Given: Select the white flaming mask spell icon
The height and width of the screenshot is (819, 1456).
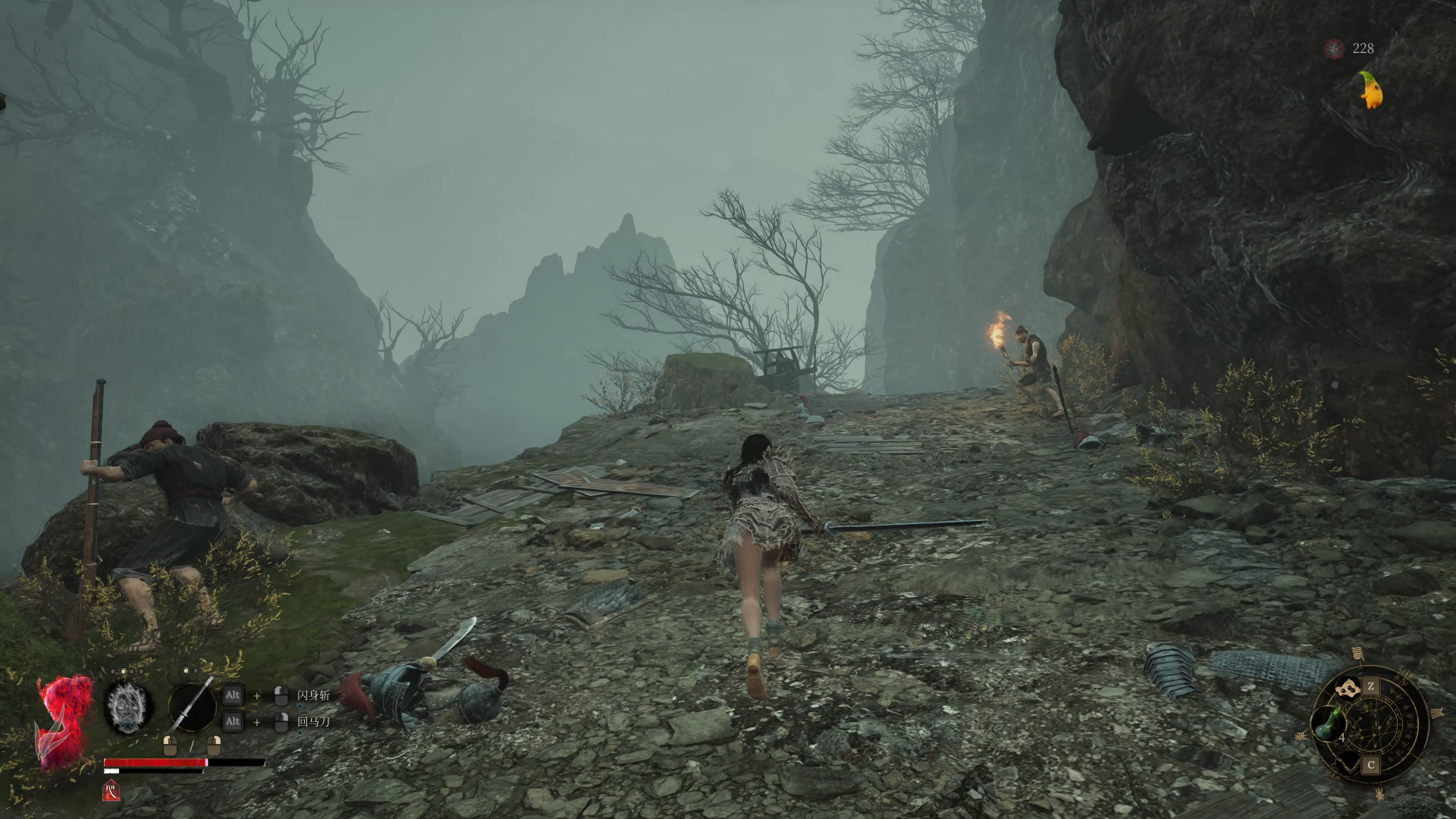Looking at the screenshot, I should pyautogui.click(x=127, y=707).
